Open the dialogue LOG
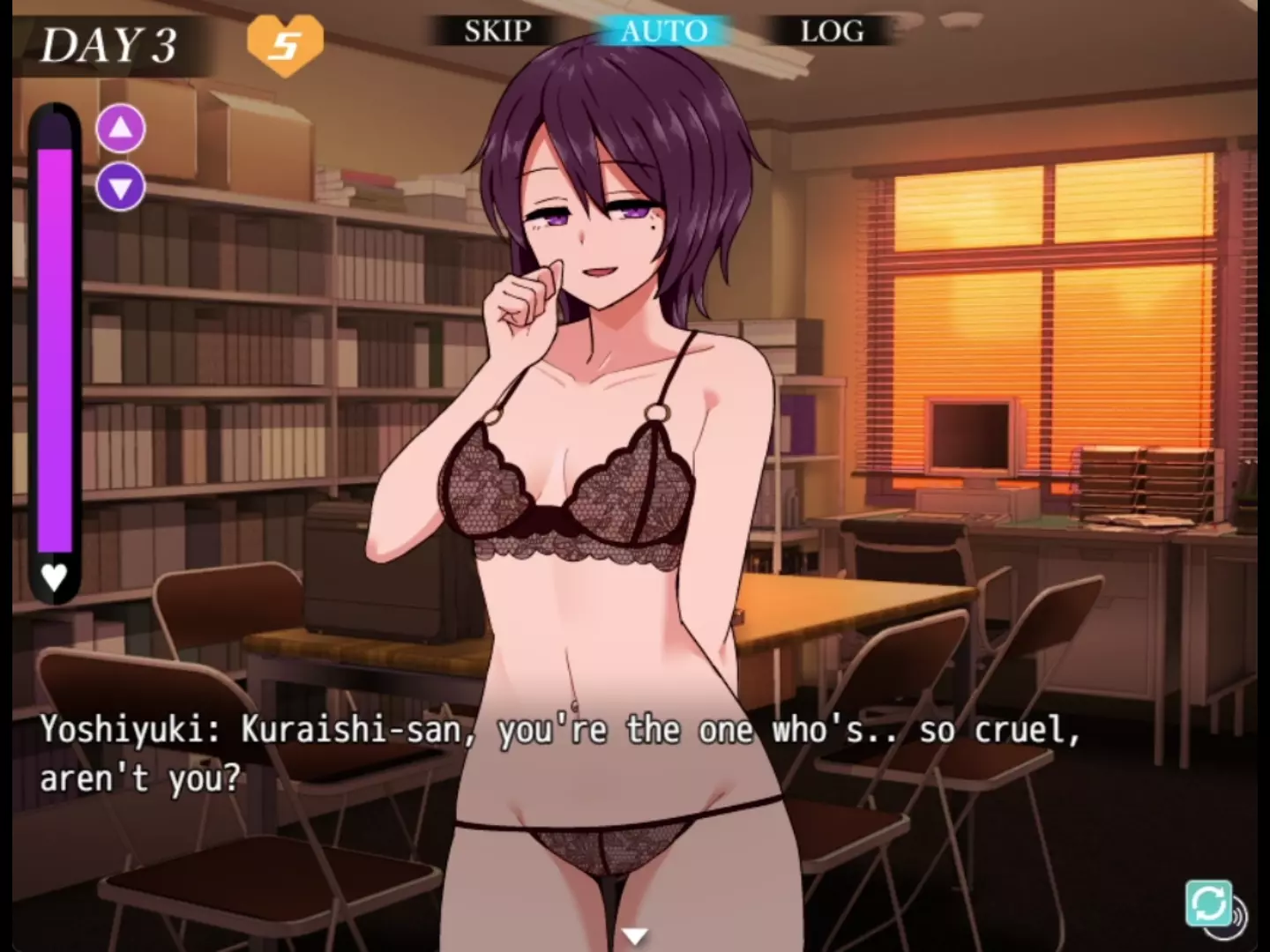This screenshot has height=952, width=1270. 831,32
